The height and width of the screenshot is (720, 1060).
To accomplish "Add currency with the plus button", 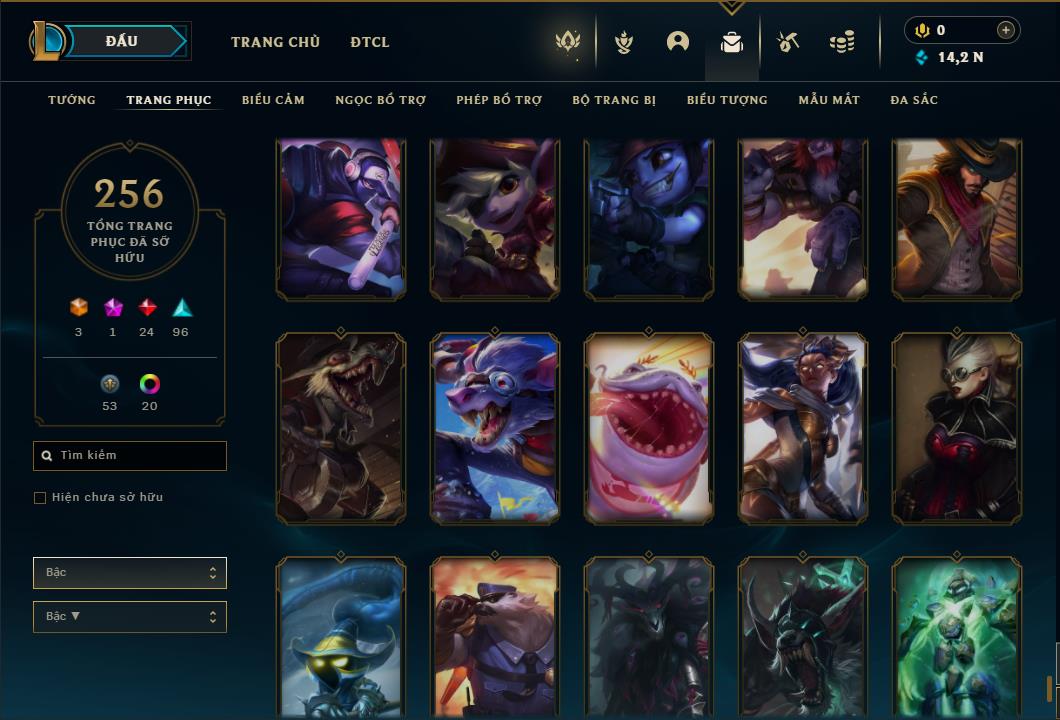I will (x=1006, y=30).
